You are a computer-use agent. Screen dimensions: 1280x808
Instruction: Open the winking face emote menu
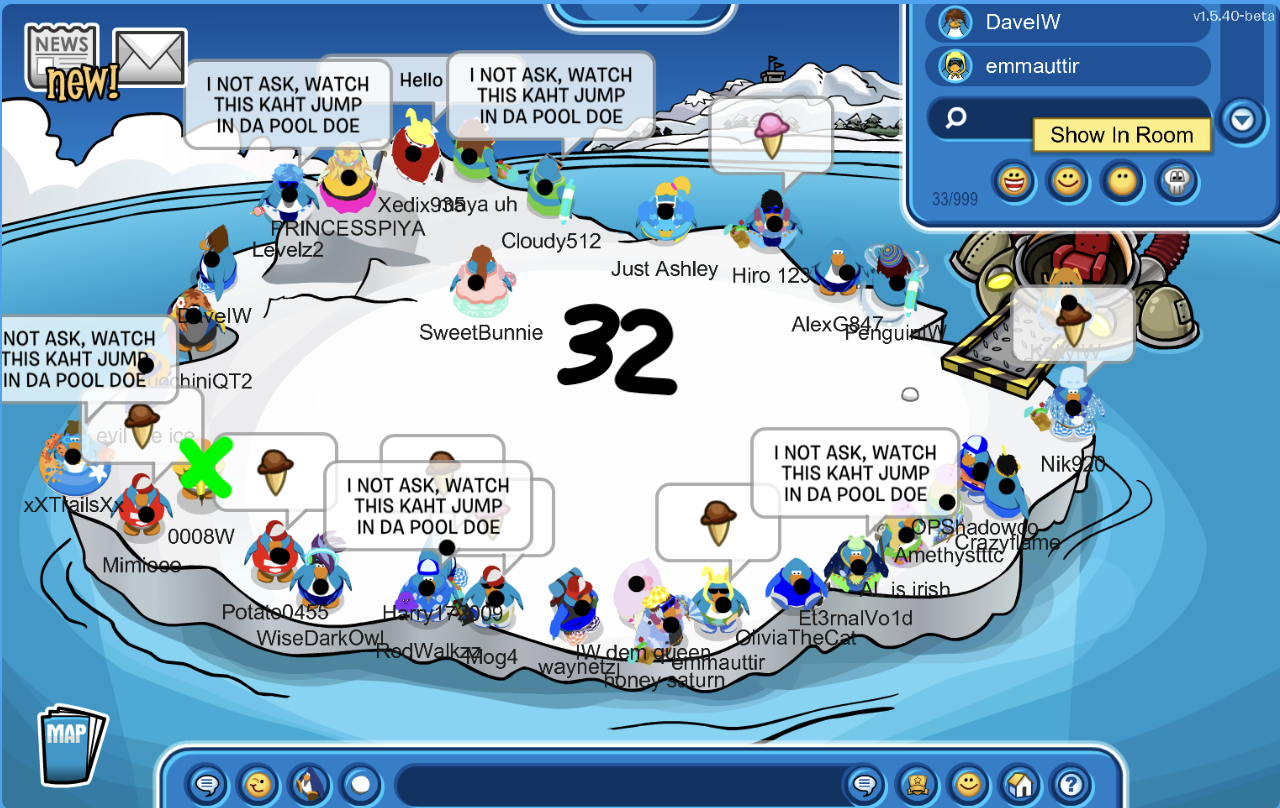coord(258,784)
